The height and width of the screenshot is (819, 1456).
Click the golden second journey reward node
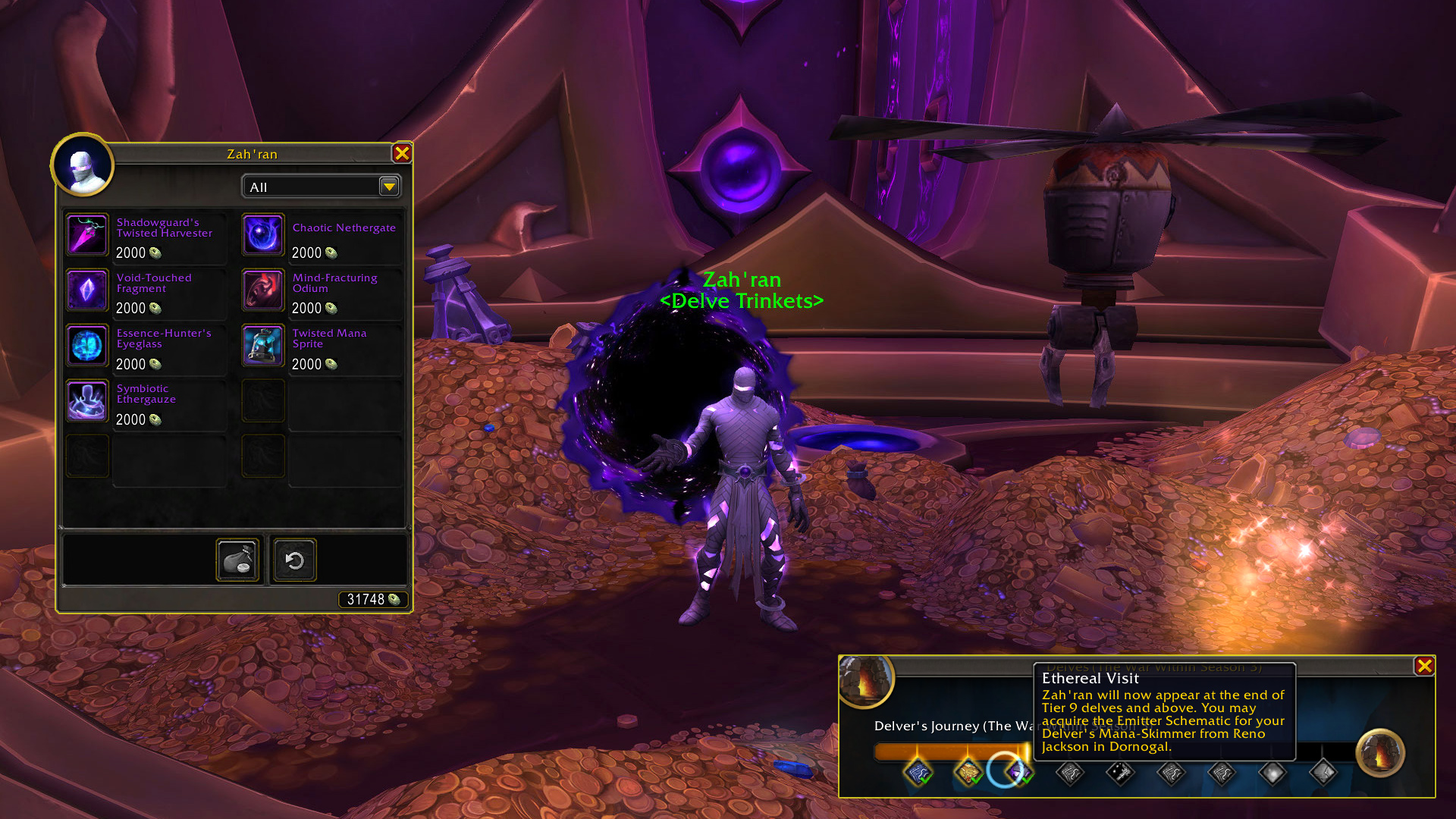click(968, 773)
